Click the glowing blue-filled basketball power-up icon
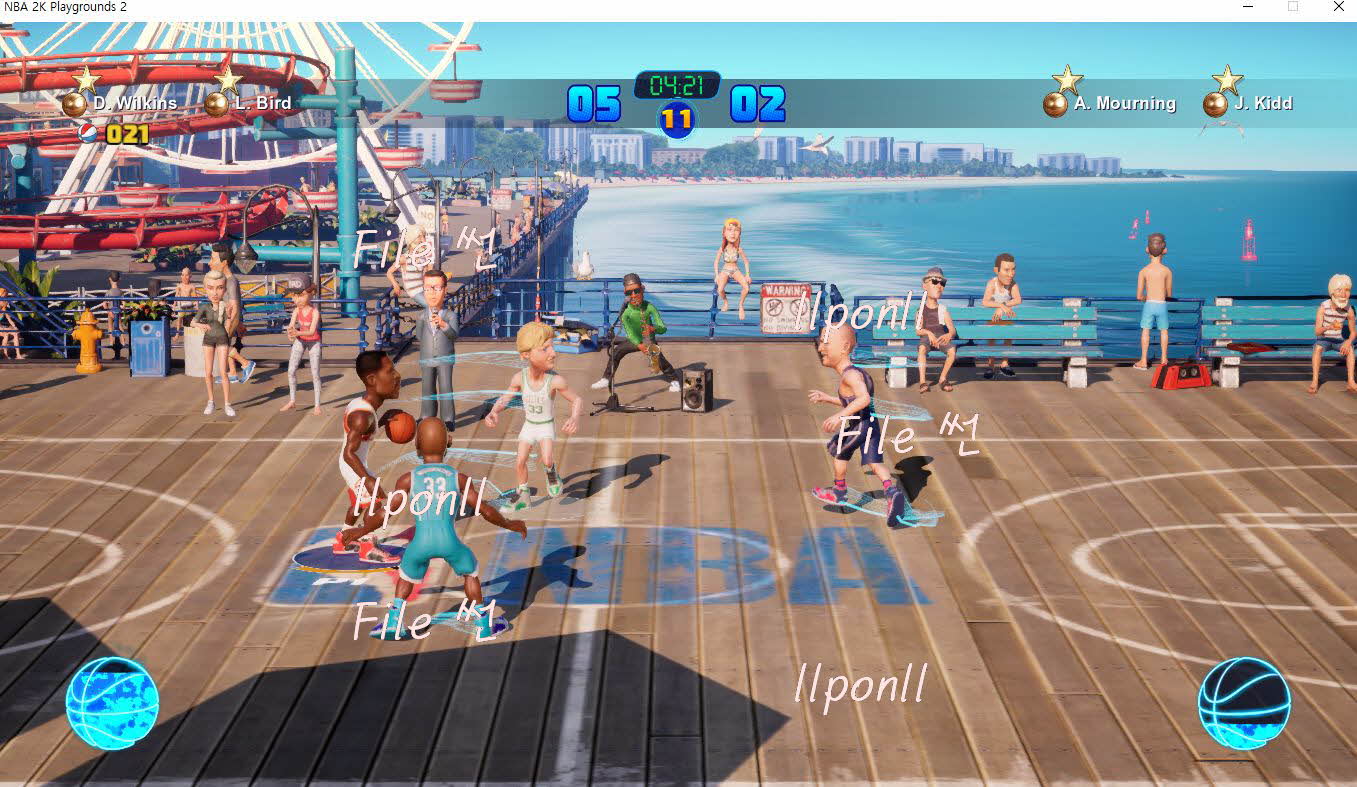 pyautogui.click(x=112, y=702)
